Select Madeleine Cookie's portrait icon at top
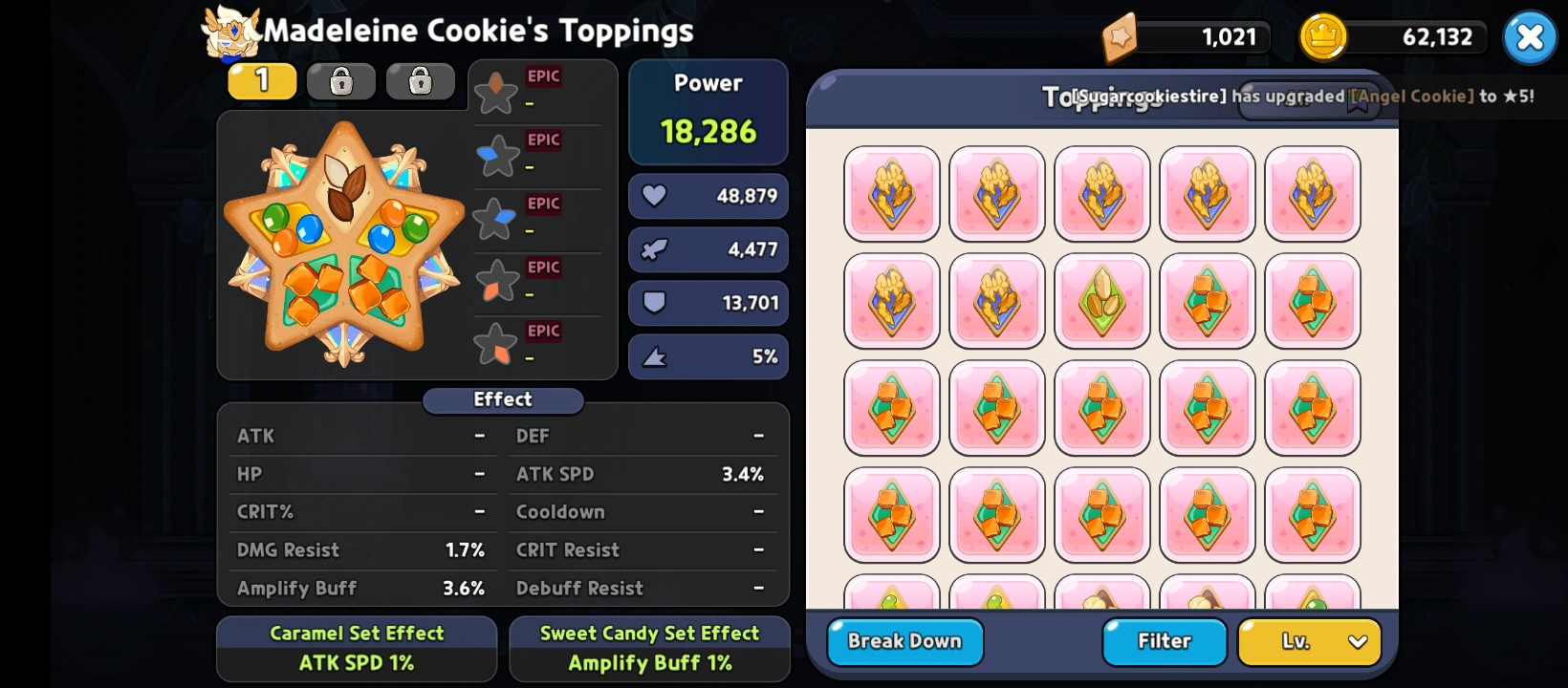Viewport: 1568px width, 688px height. (x=230, y=32)
